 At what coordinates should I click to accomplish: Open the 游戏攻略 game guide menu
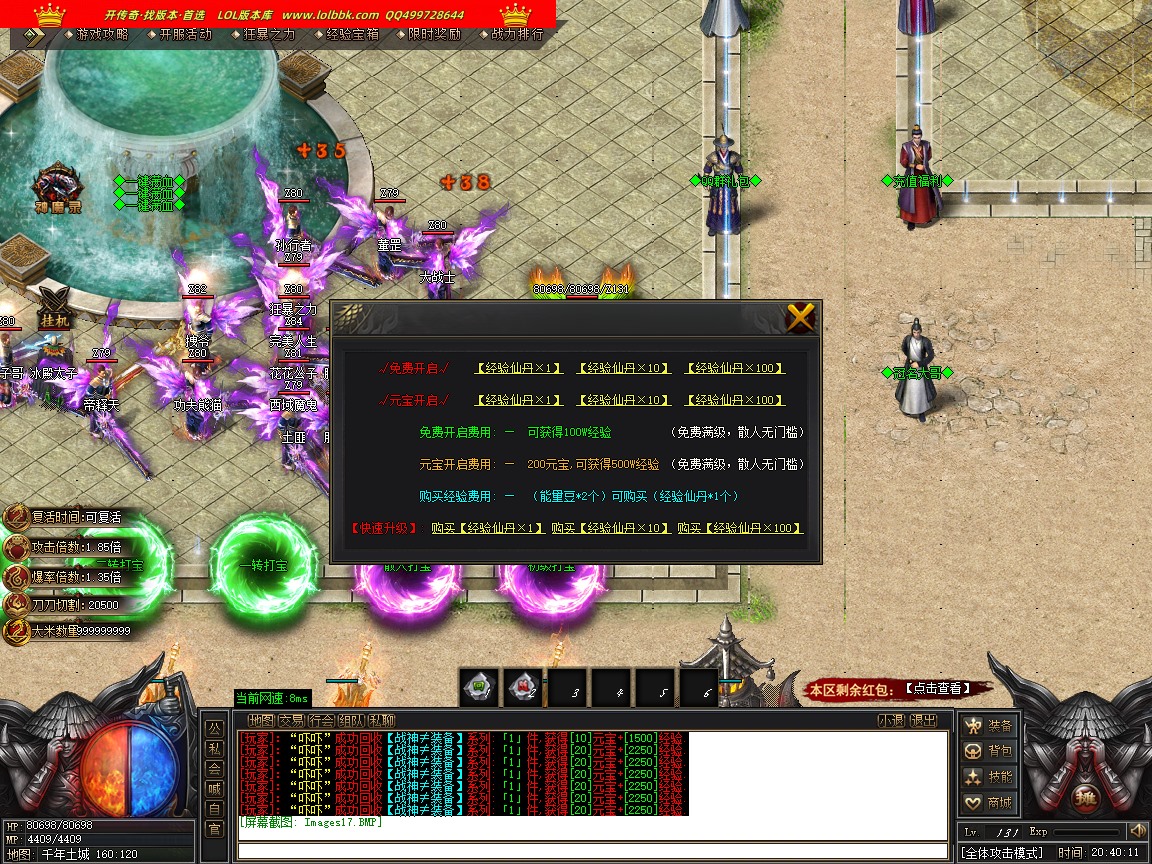tap(102, 34)
